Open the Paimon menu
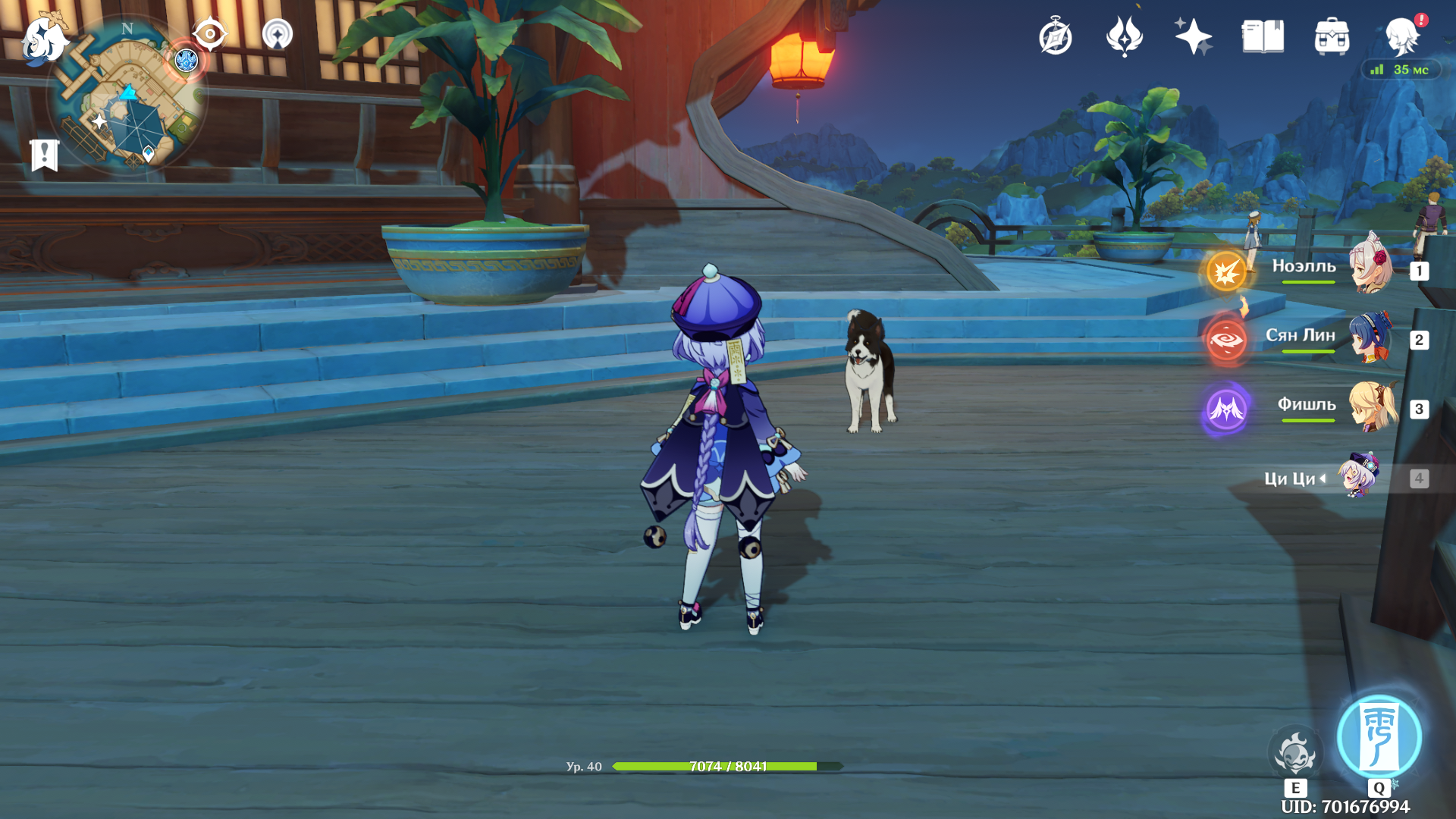1456x819 pixels. [x=44, y=38]
